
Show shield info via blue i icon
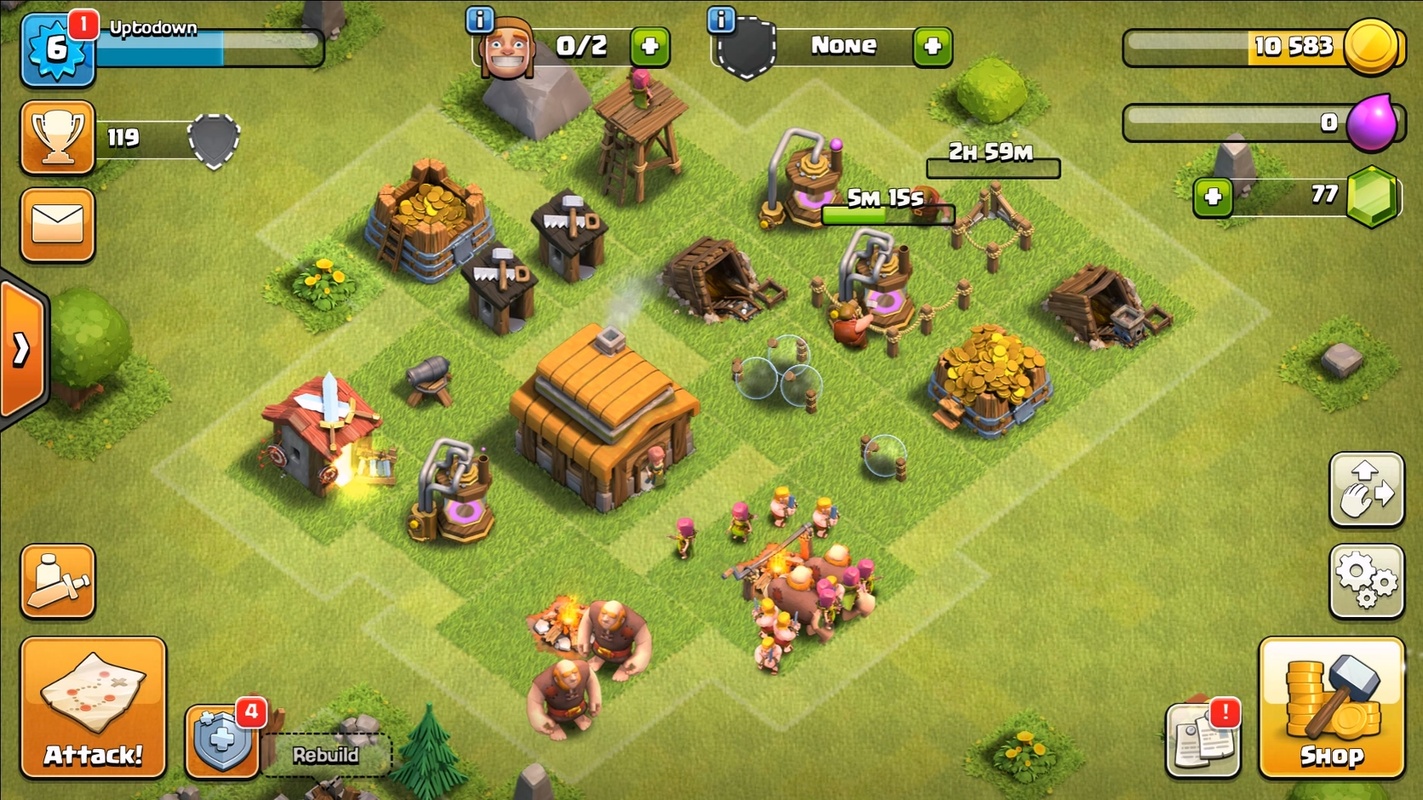[721, 19]
